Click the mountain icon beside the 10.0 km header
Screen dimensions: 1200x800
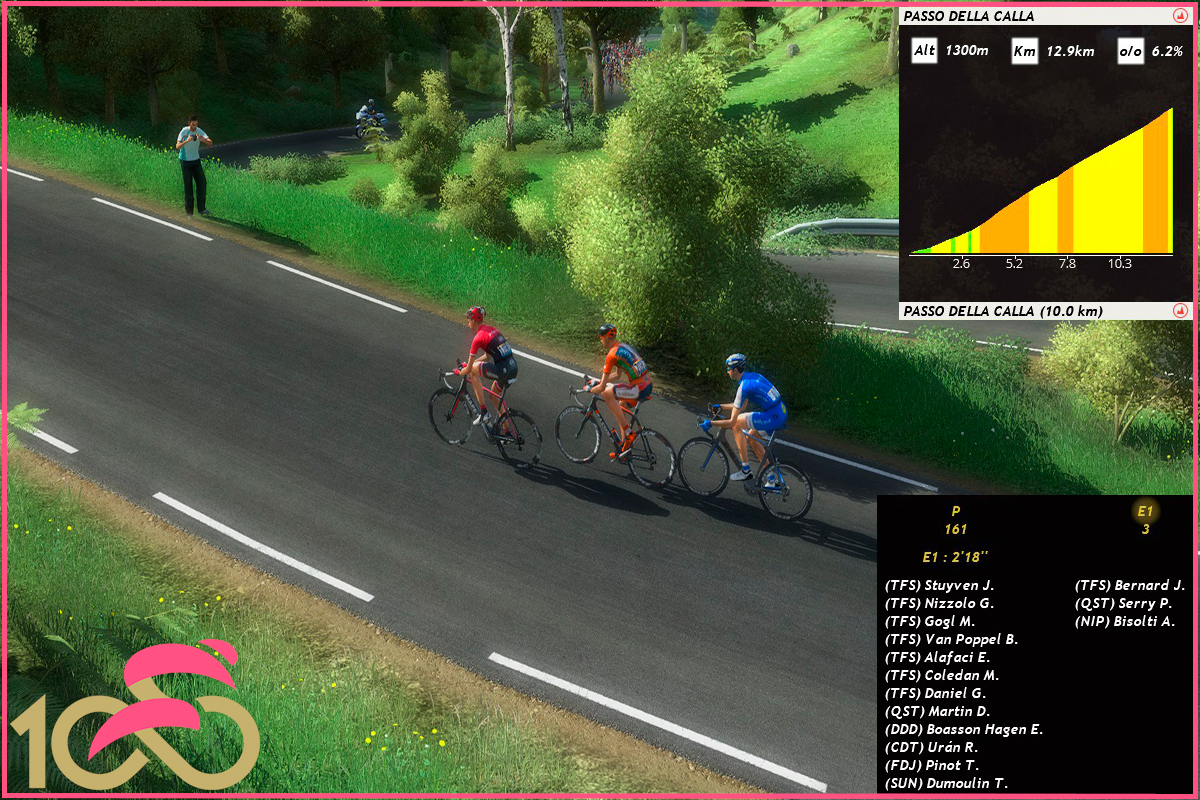tap(1179, 311)
